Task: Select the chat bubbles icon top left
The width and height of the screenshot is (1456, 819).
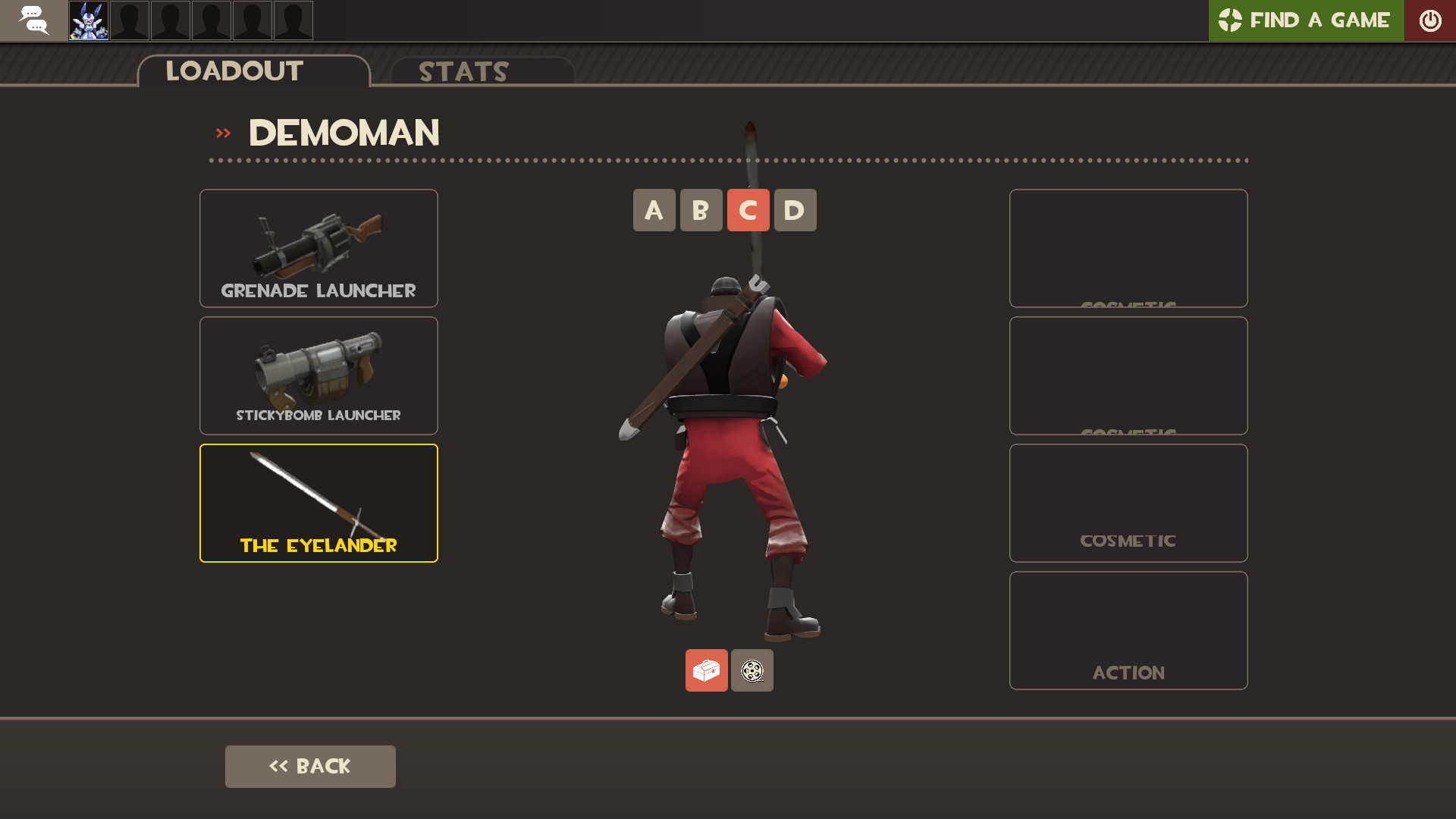Action: point(33,20)
